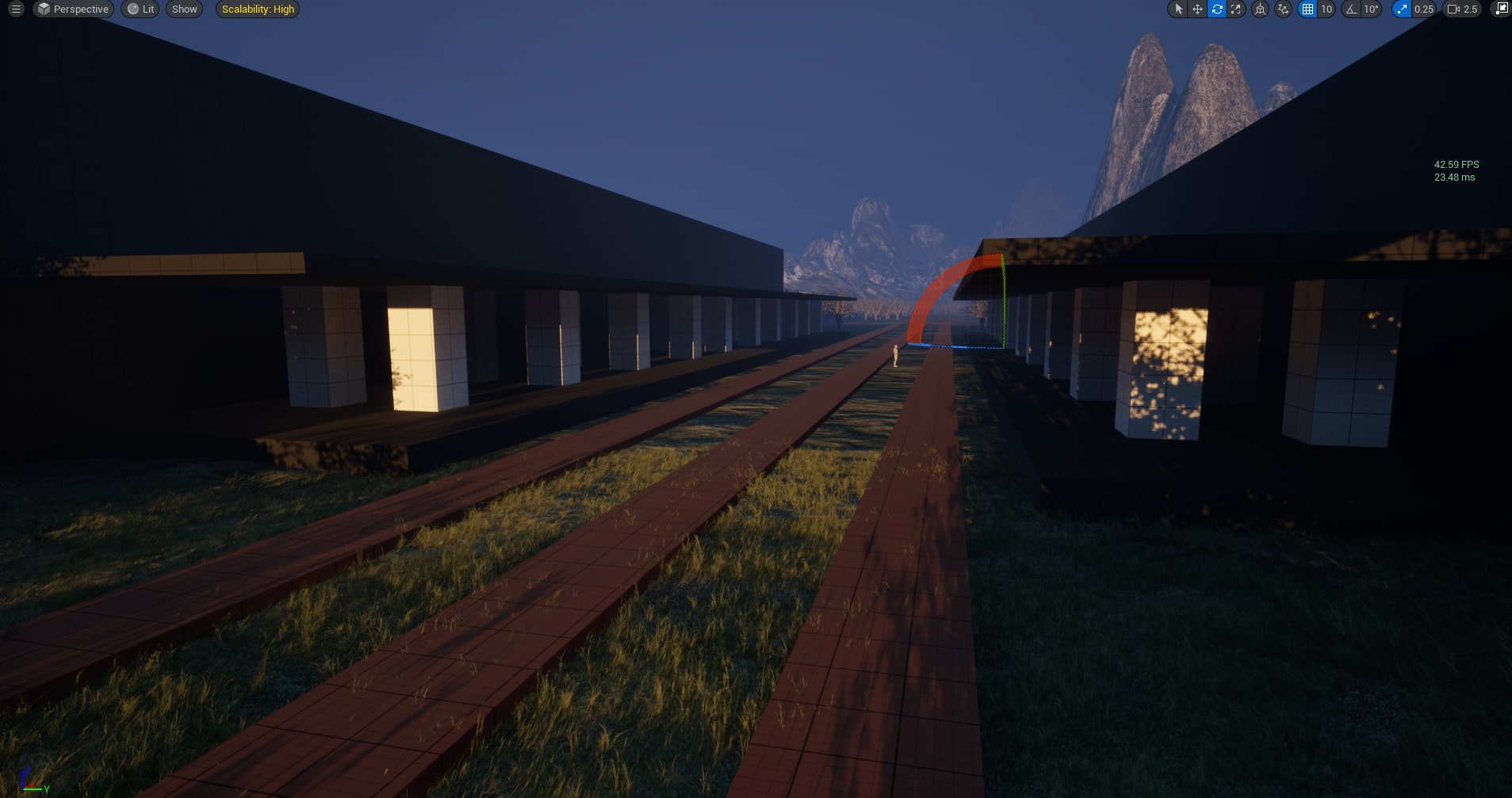The width and height of the screenshot is (1512, 798).
Task: Toggle grid snapping on or off
Action: (1307, 10)
